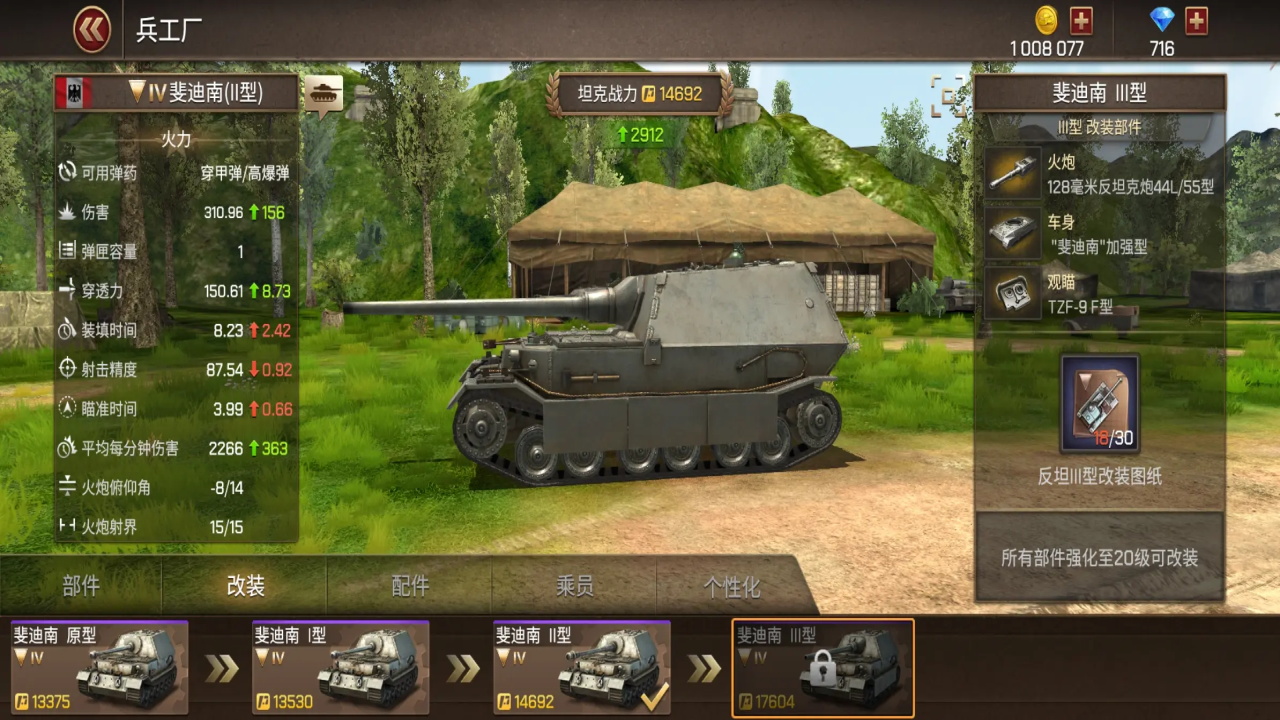Switch to the 部件 tab

tap(81, 586)
